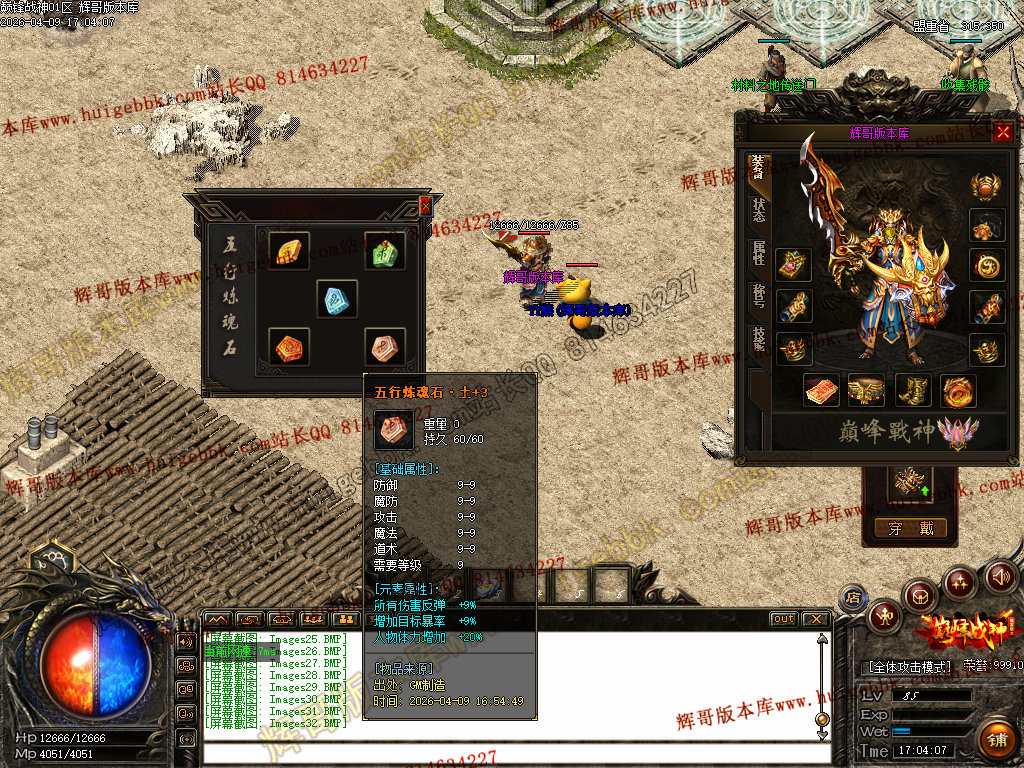
Task: Close the chat log window
Action: 815,619
